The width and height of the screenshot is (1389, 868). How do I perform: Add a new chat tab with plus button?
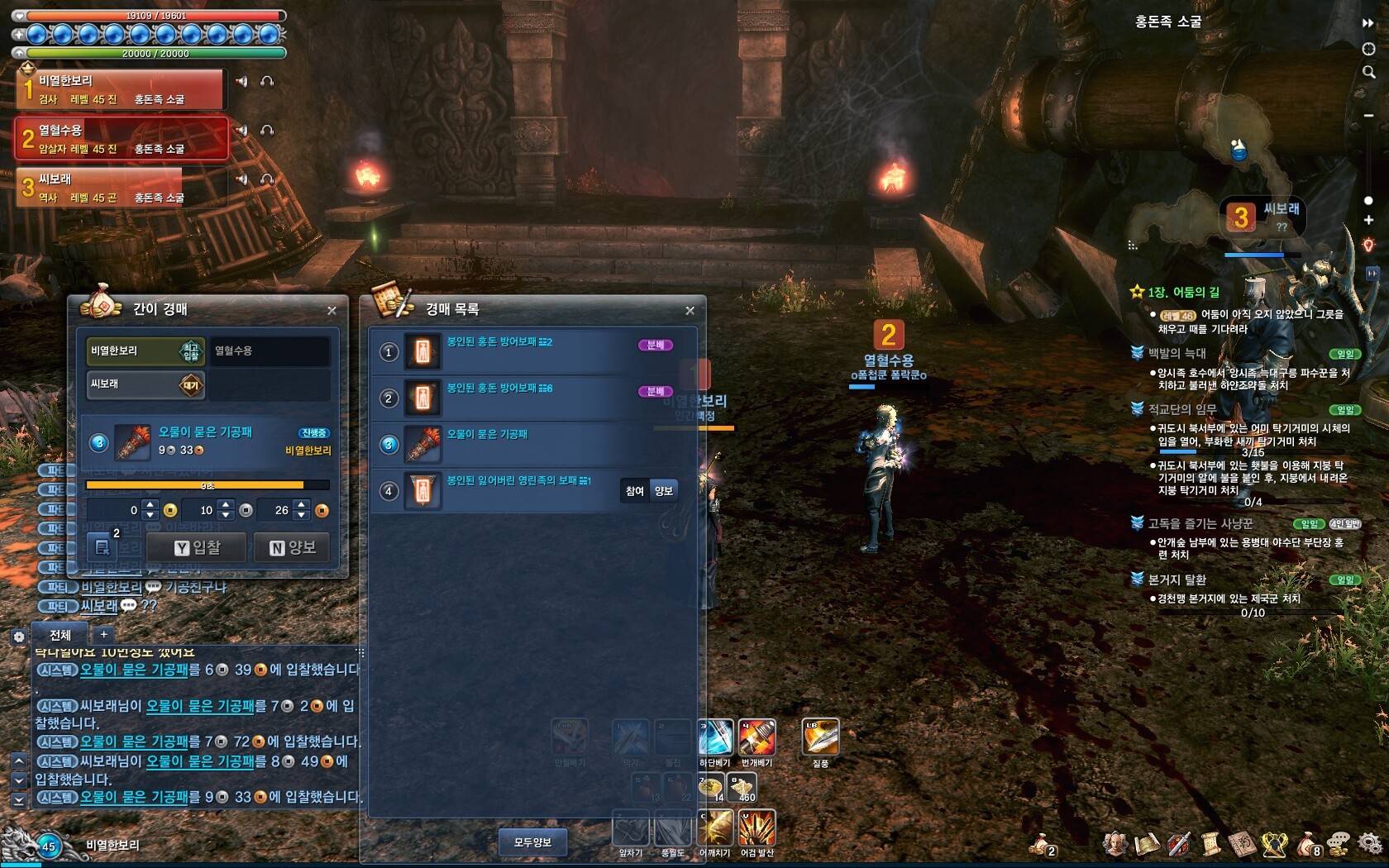(103, 634)
